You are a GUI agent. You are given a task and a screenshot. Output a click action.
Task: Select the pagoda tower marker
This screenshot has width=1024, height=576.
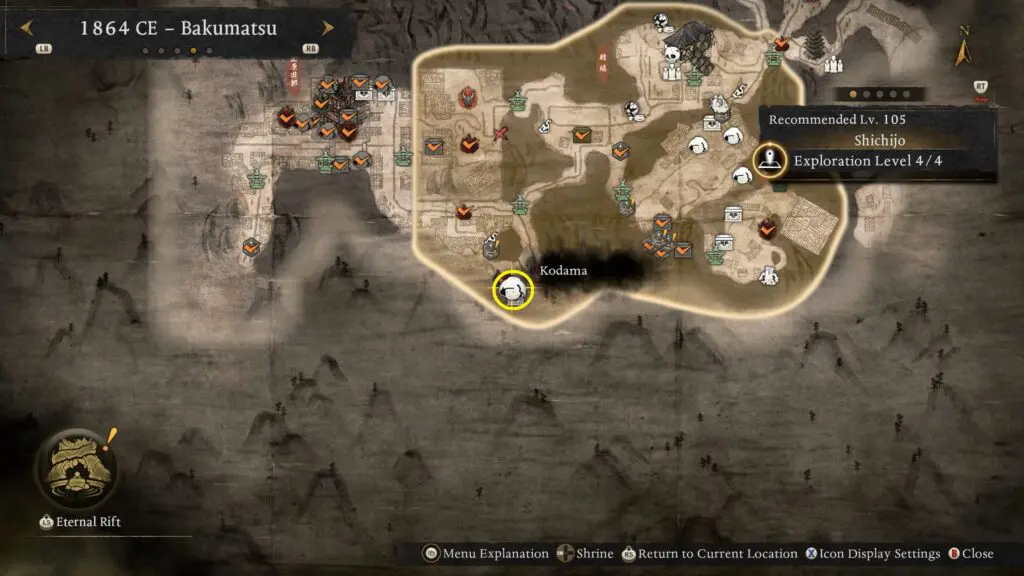[815, 42]
